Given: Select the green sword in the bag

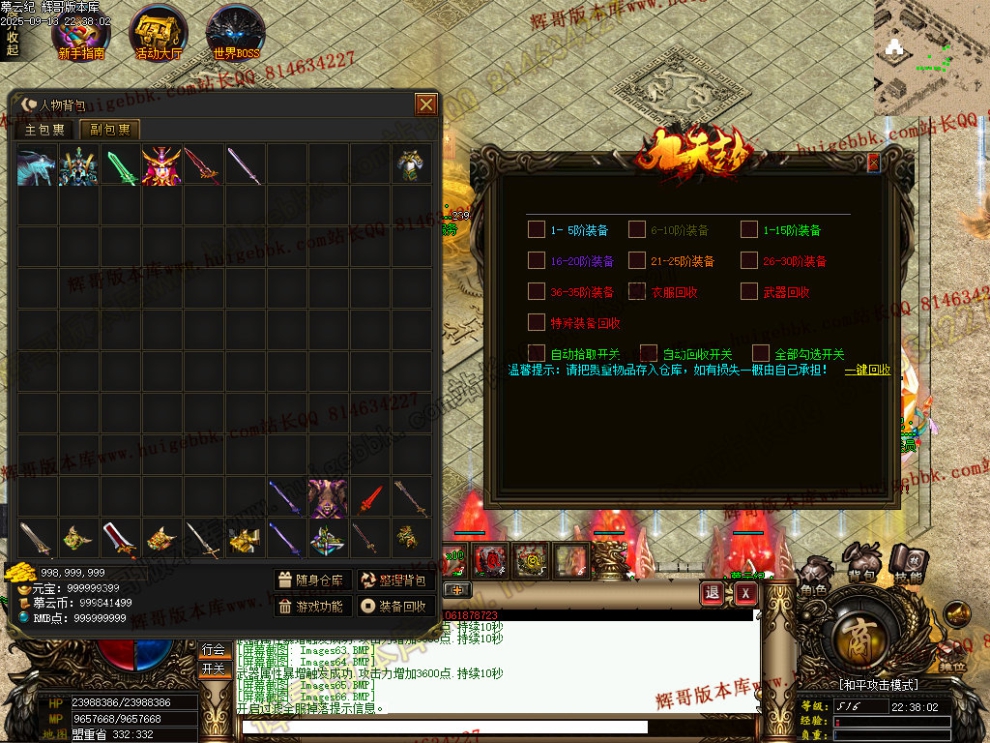Looking at the screenshot, I should tap(121, 165).
